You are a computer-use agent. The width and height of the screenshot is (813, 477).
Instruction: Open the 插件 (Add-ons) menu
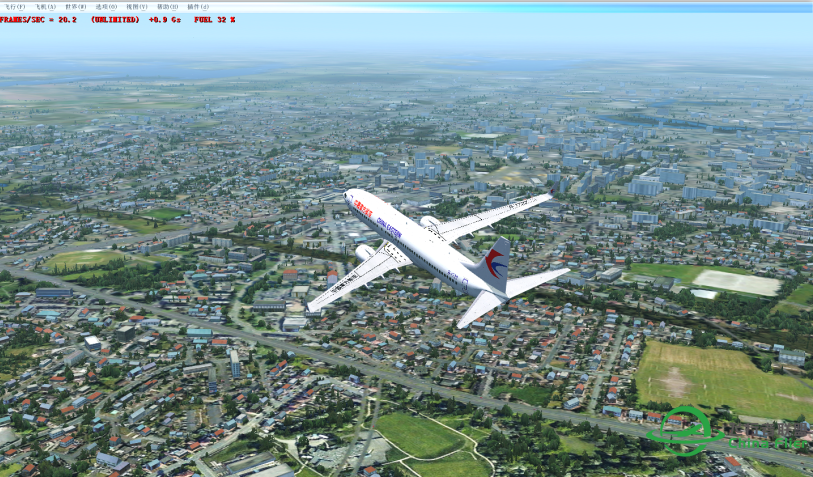pyautogui.click(x=198, y=7)
